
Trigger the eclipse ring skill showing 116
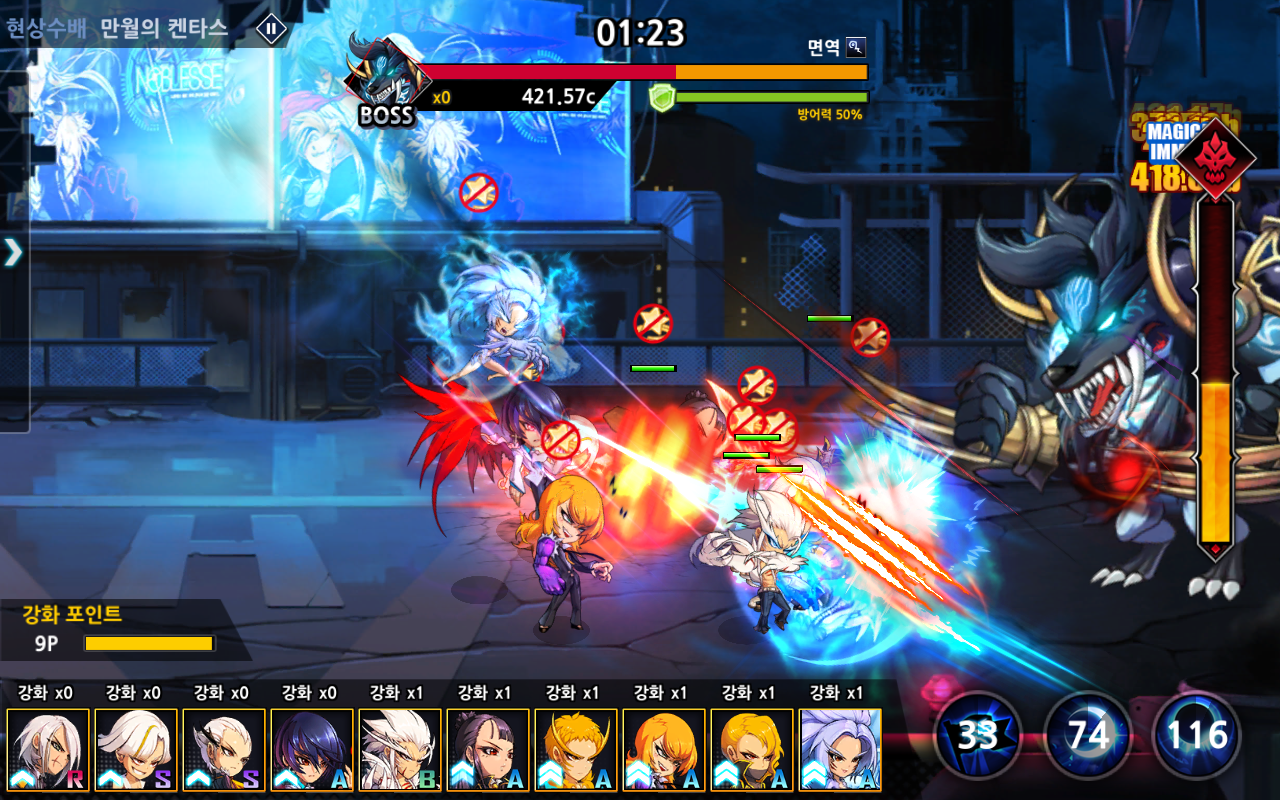coord(1196,736)
